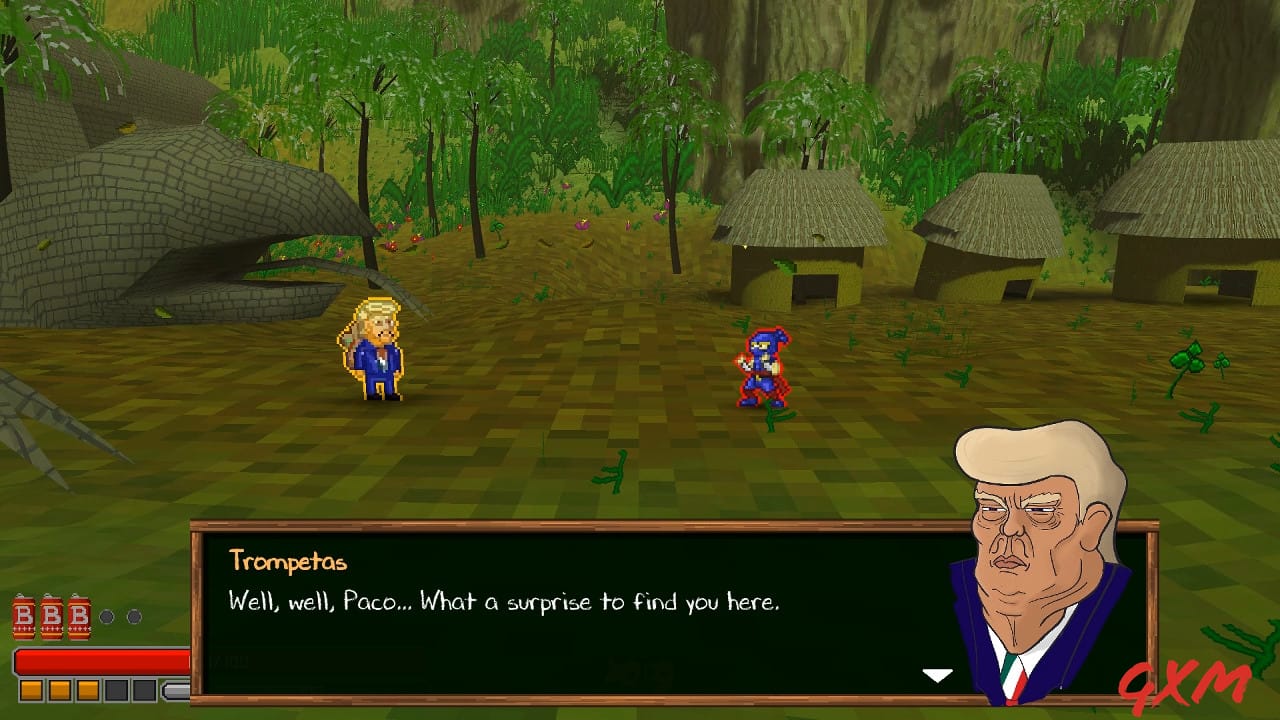Click the second beer can life icon
The height and width of the screenshot is (720, 1280).
[x=50, y=618]
